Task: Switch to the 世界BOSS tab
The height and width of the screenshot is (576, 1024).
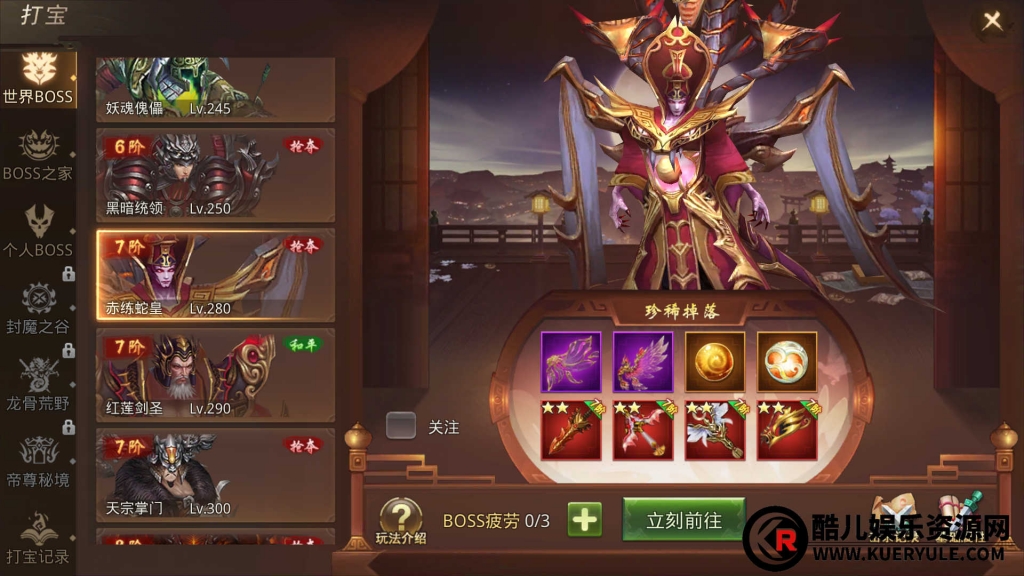Action: pos(38,80)
